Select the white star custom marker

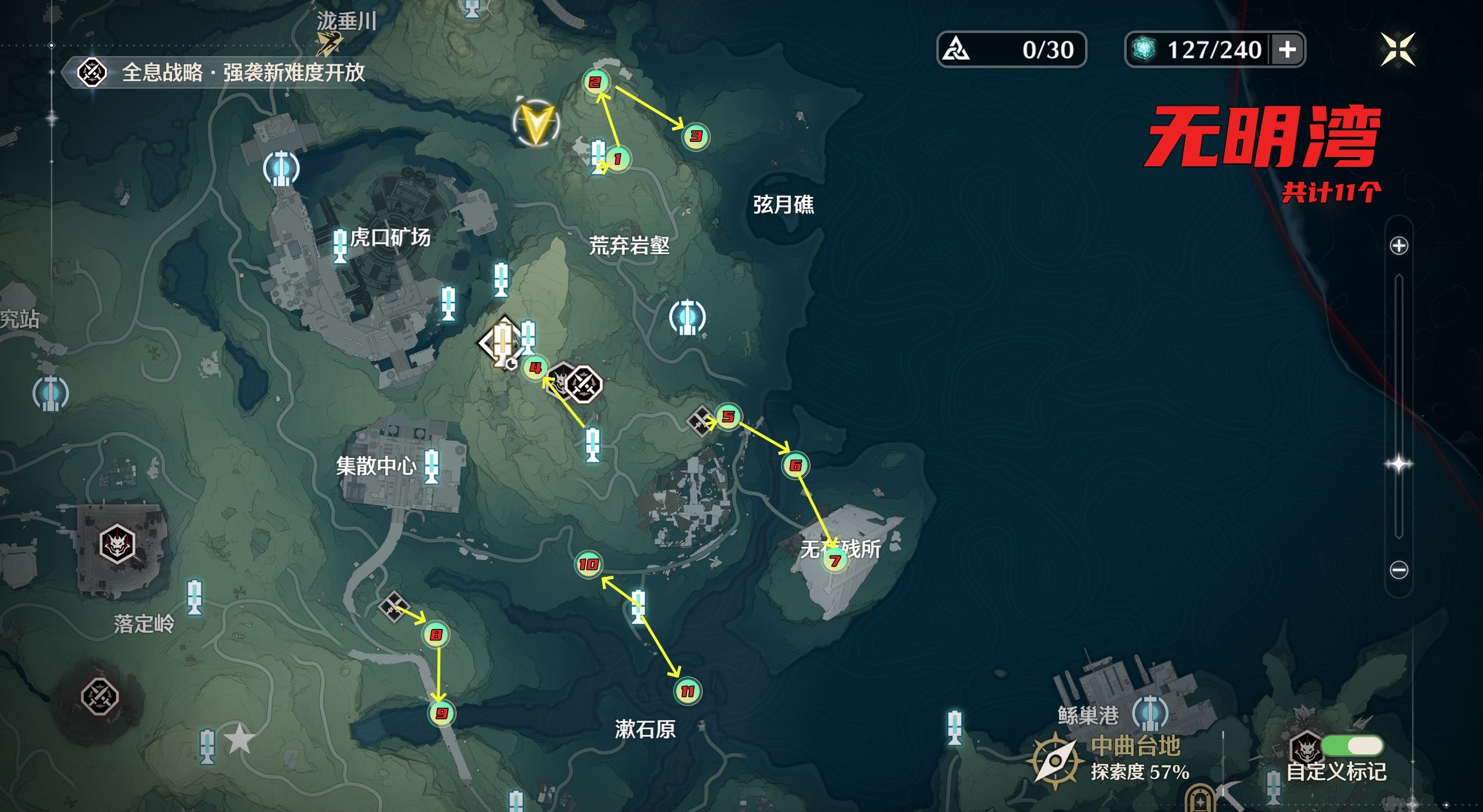[x=239, y=740]
